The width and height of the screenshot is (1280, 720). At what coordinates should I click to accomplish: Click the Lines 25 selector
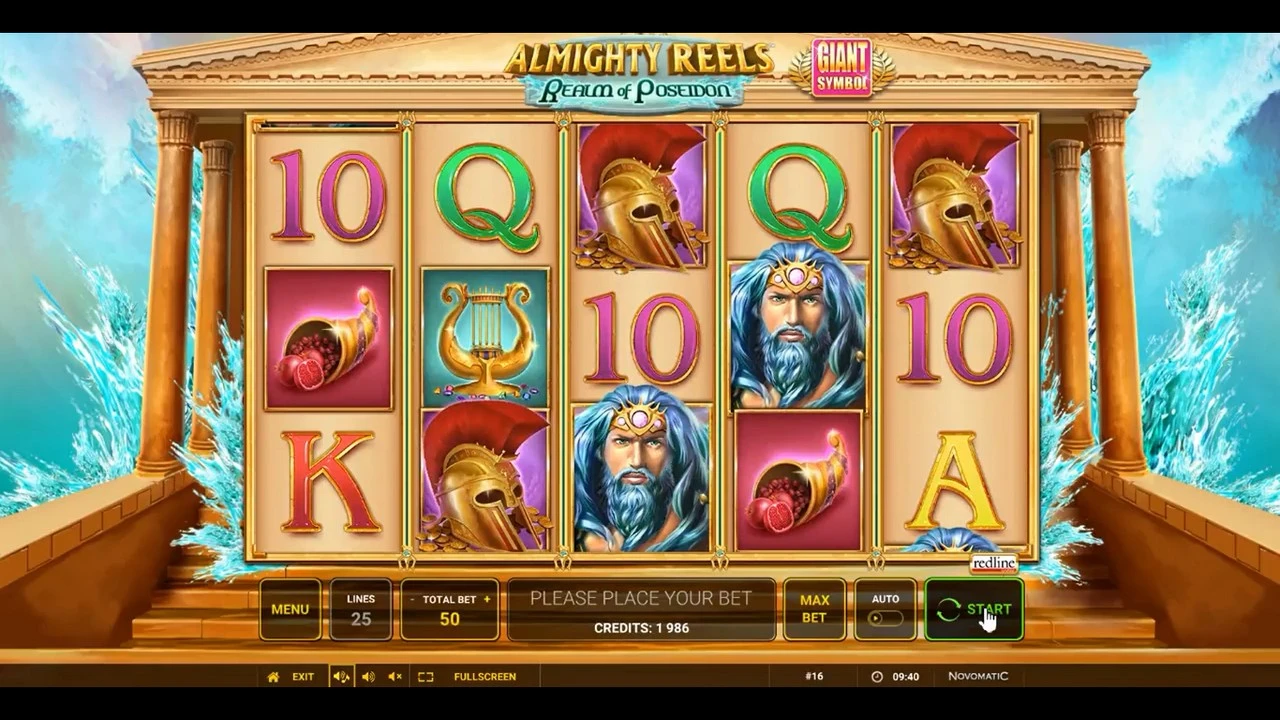(x=361, y=609)
